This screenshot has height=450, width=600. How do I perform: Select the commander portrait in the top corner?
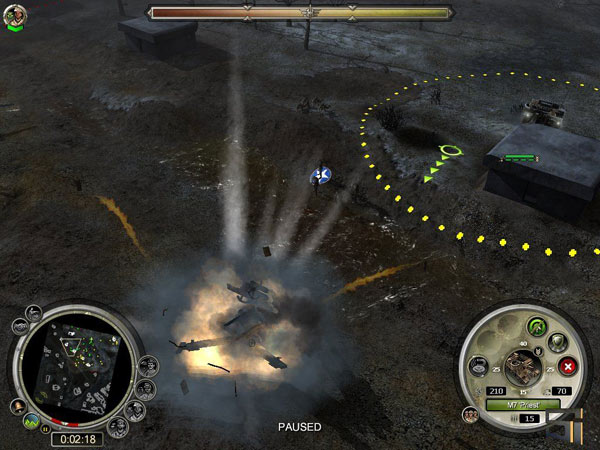(x=15, y=17)
